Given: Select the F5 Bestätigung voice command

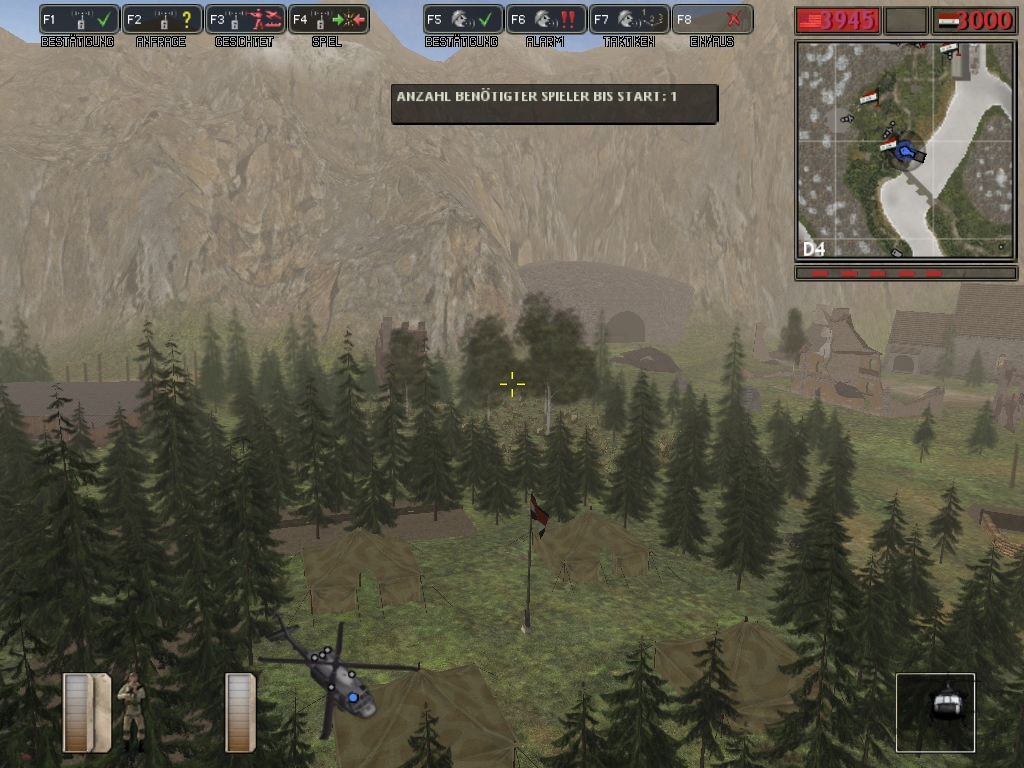Looking at the screenshot, I should coord(463,19).
